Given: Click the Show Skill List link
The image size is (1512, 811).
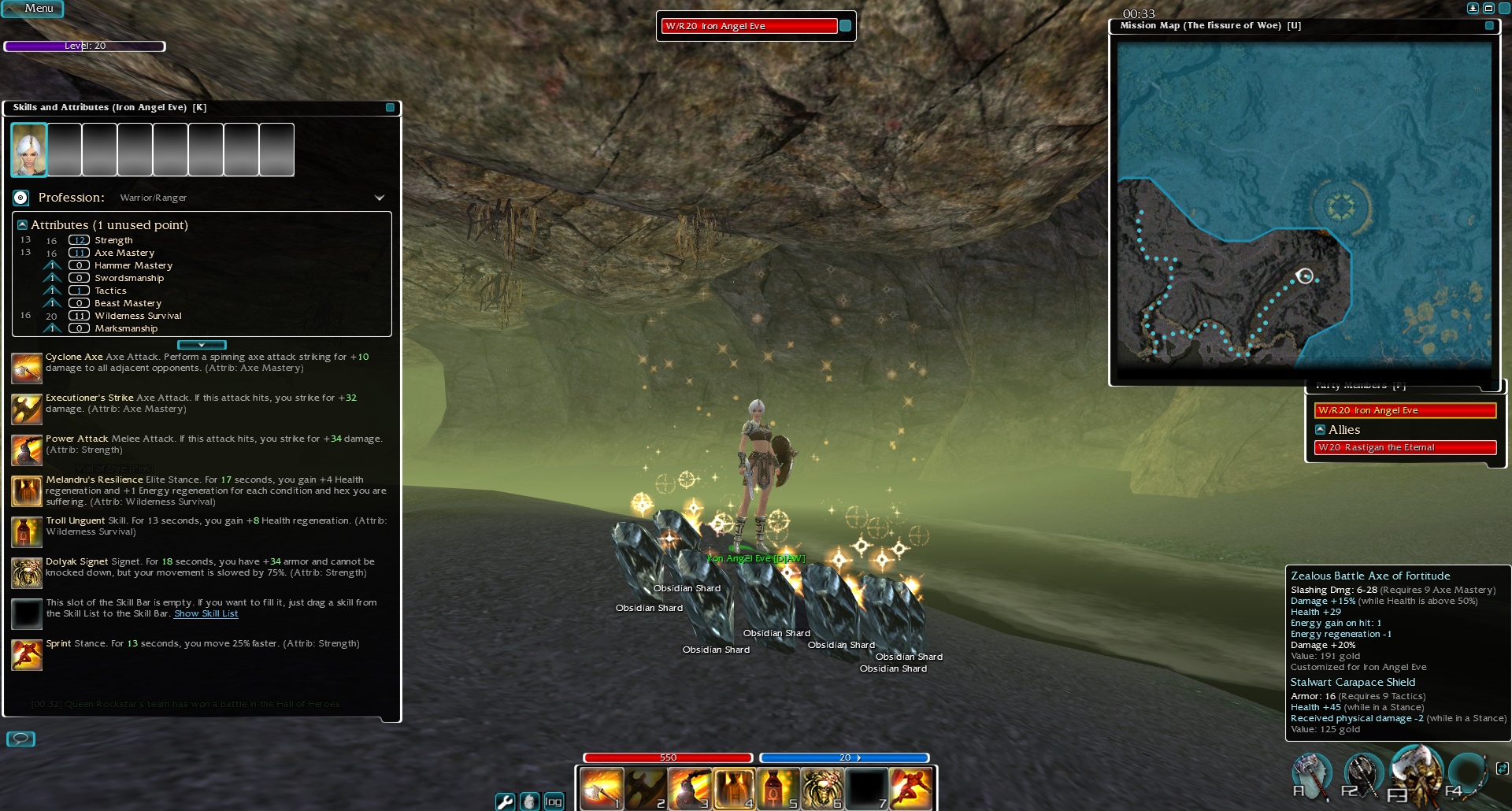Looking at the screenshot, I should [x=206, y=613].
